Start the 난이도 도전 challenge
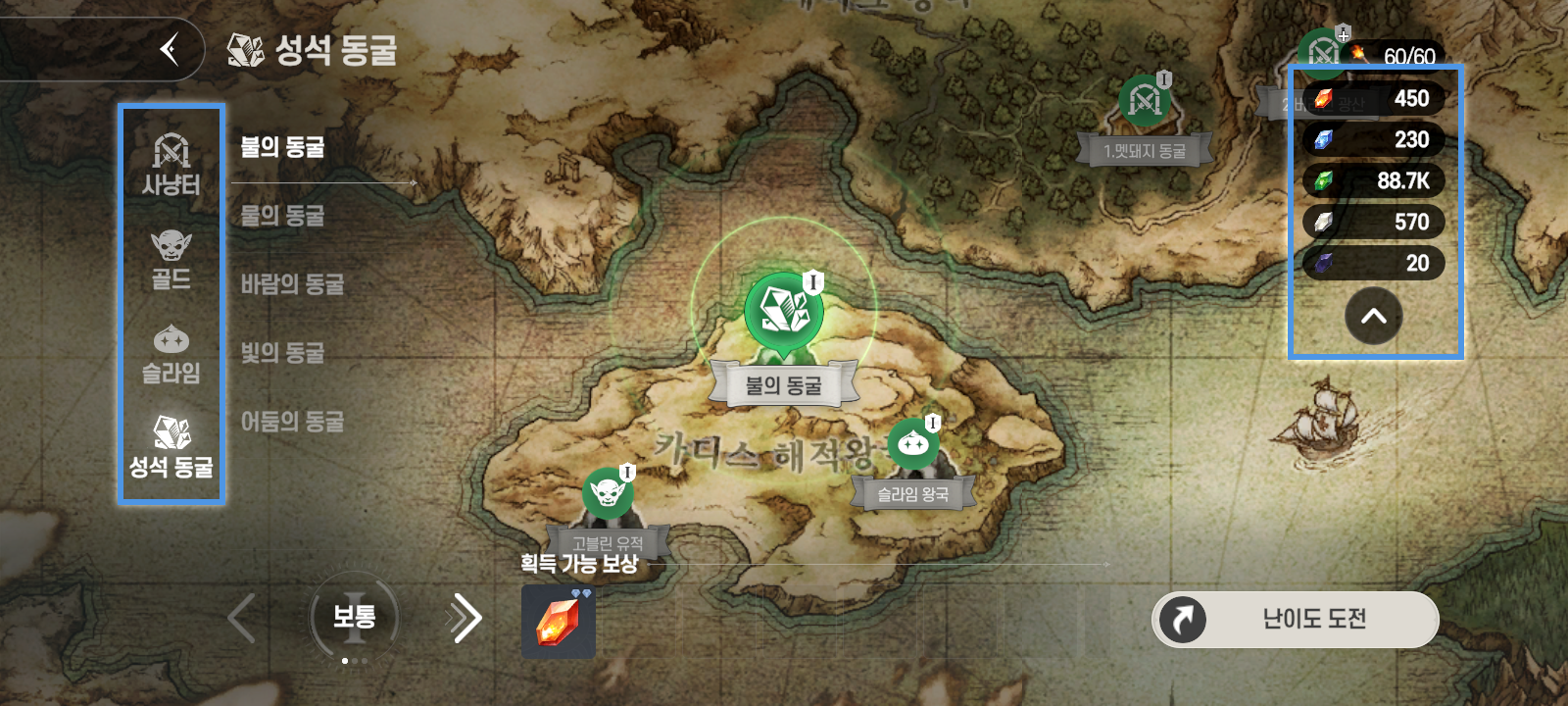1568x706 pixels. pos(1295,619)
